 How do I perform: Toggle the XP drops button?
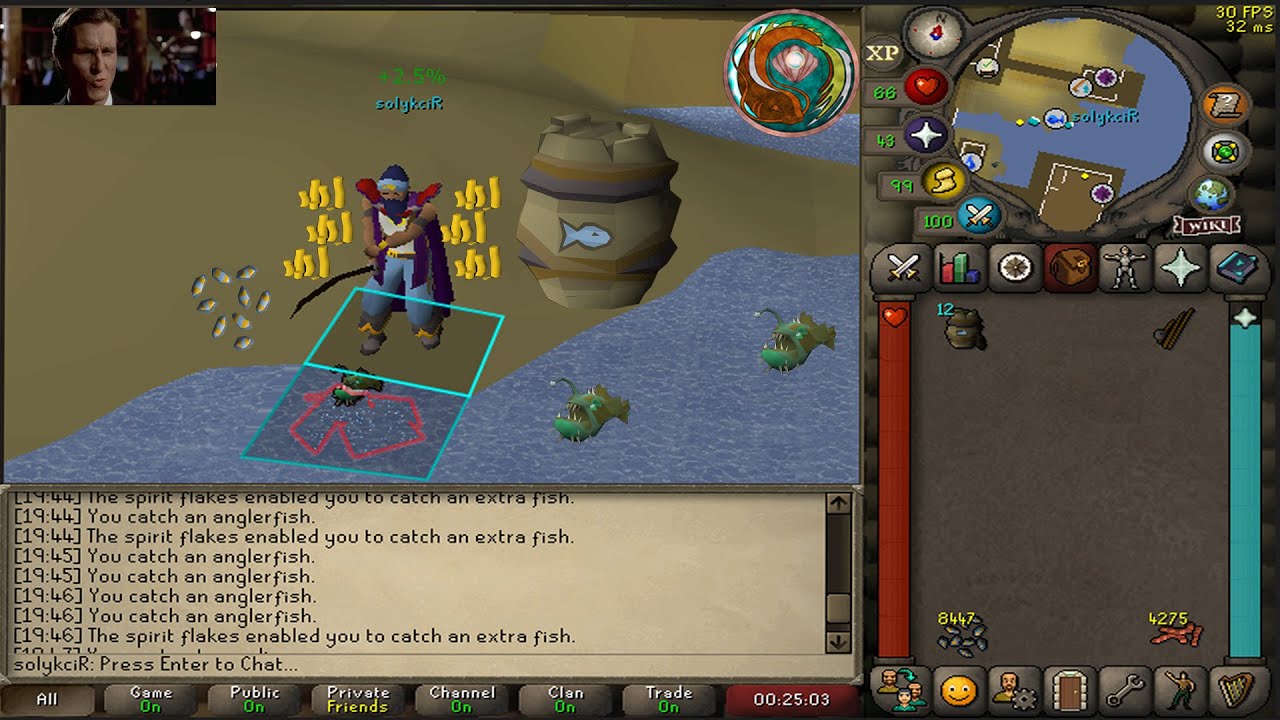882,53
